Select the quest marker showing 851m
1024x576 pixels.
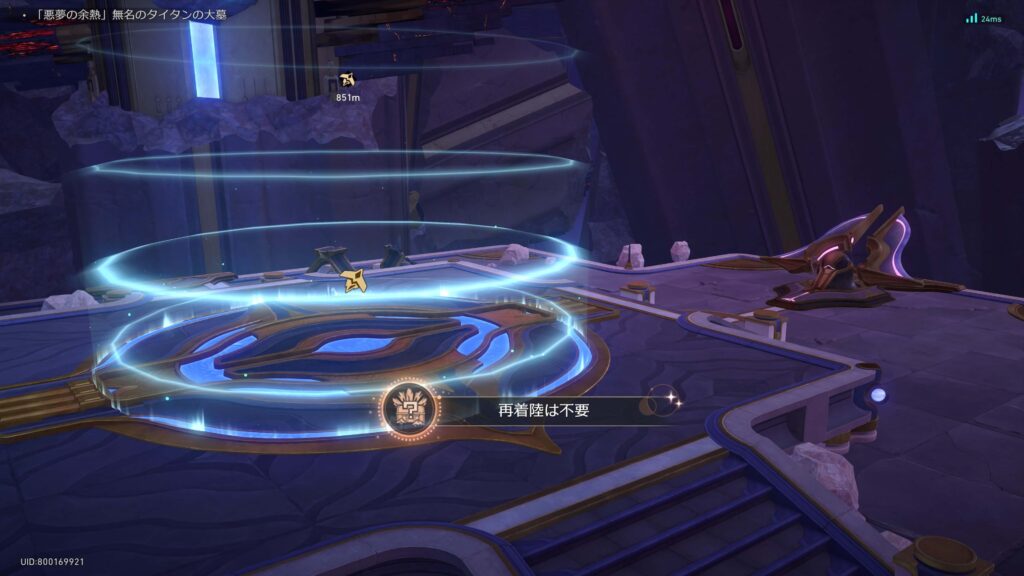[x=347, y=80]
